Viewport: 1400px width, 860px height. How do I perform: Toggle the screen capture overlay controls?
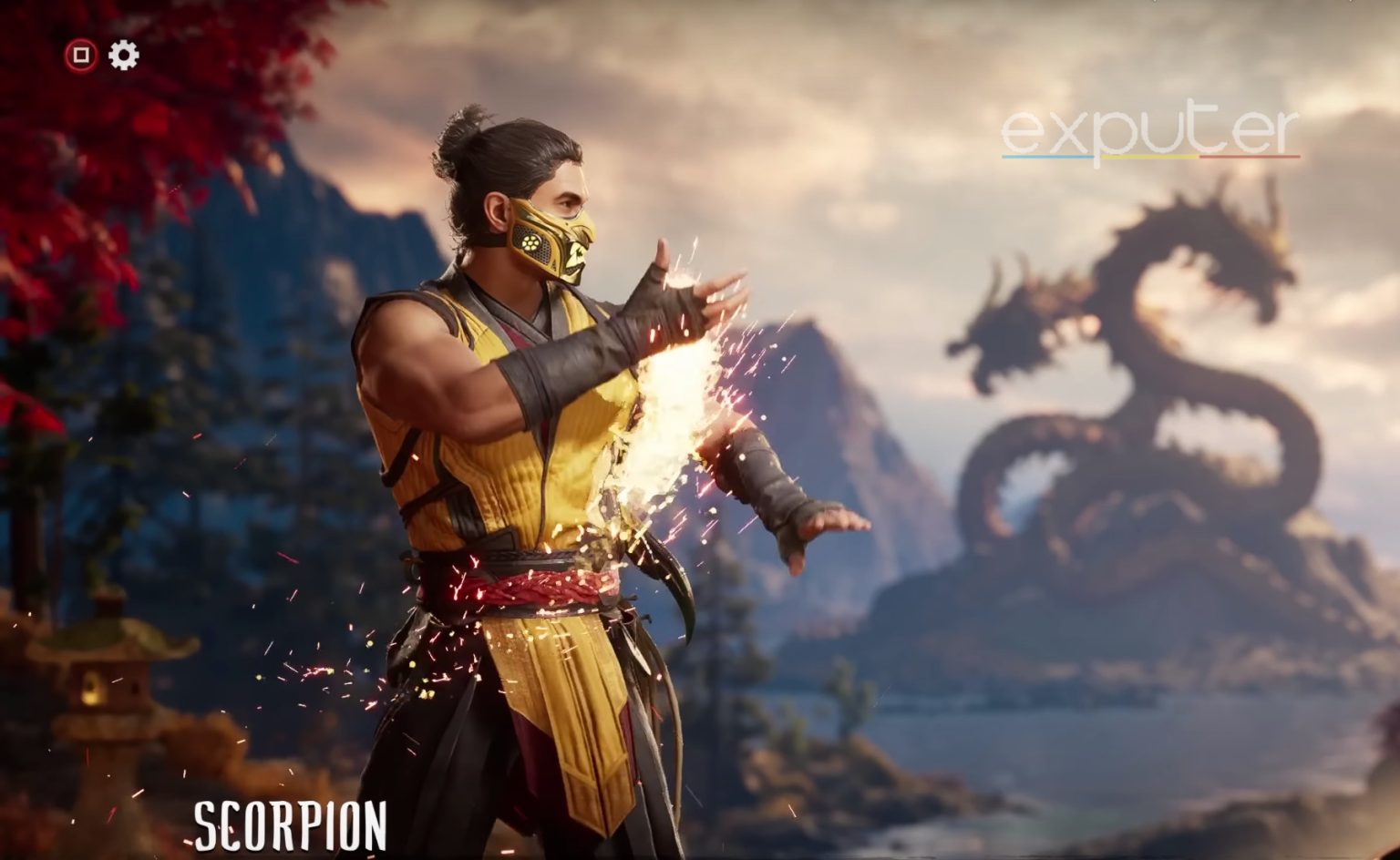tap(102, 55)
